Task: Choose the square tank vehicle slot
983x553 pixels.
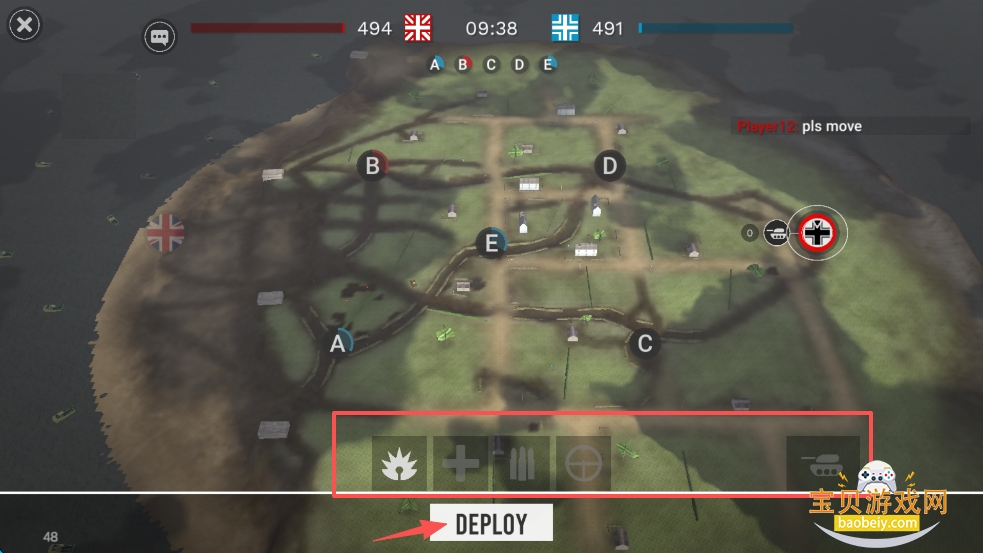Action: (x=822, y=463)
